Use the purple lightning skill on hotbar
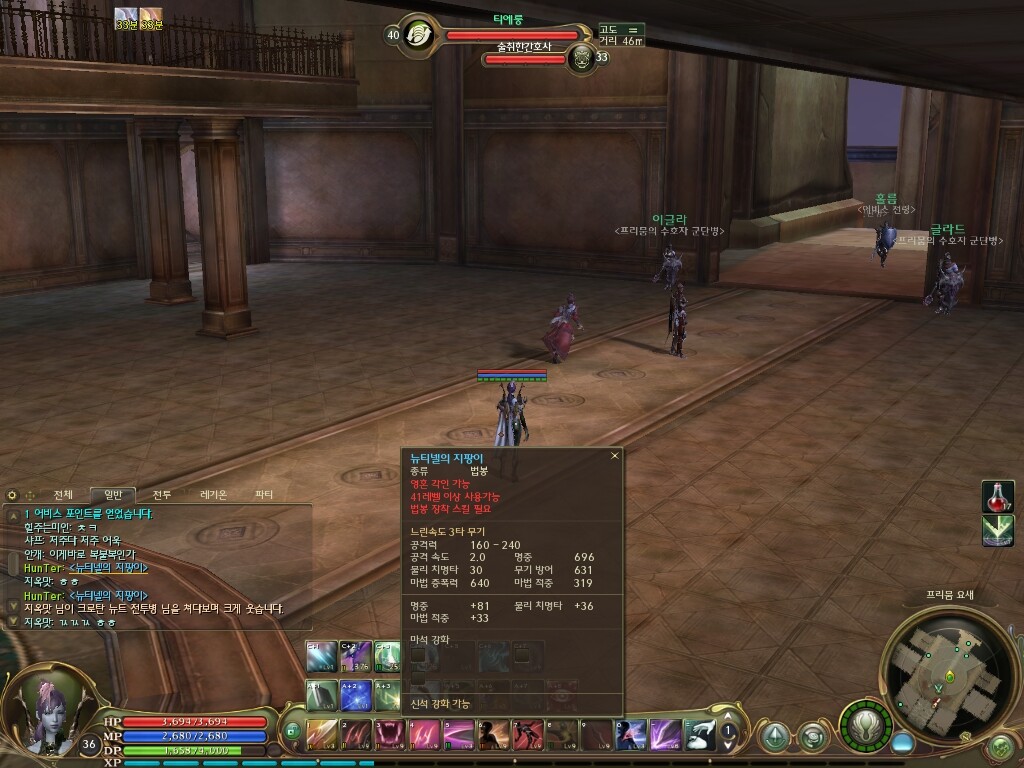Viewport: 1024px width, 768px height. tap(666, 735)
